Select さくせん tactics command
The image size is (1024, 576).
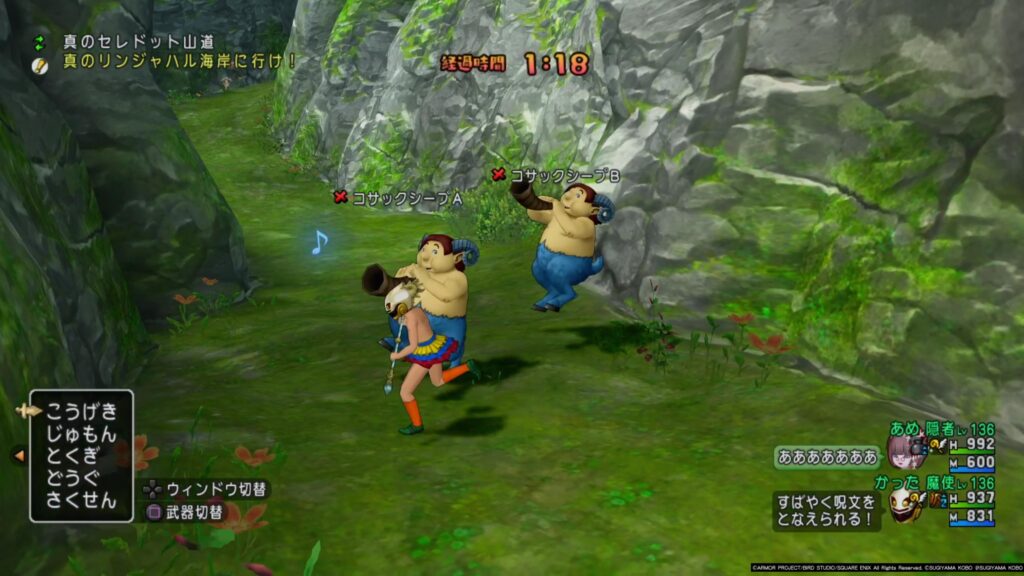tap(81, 500)
